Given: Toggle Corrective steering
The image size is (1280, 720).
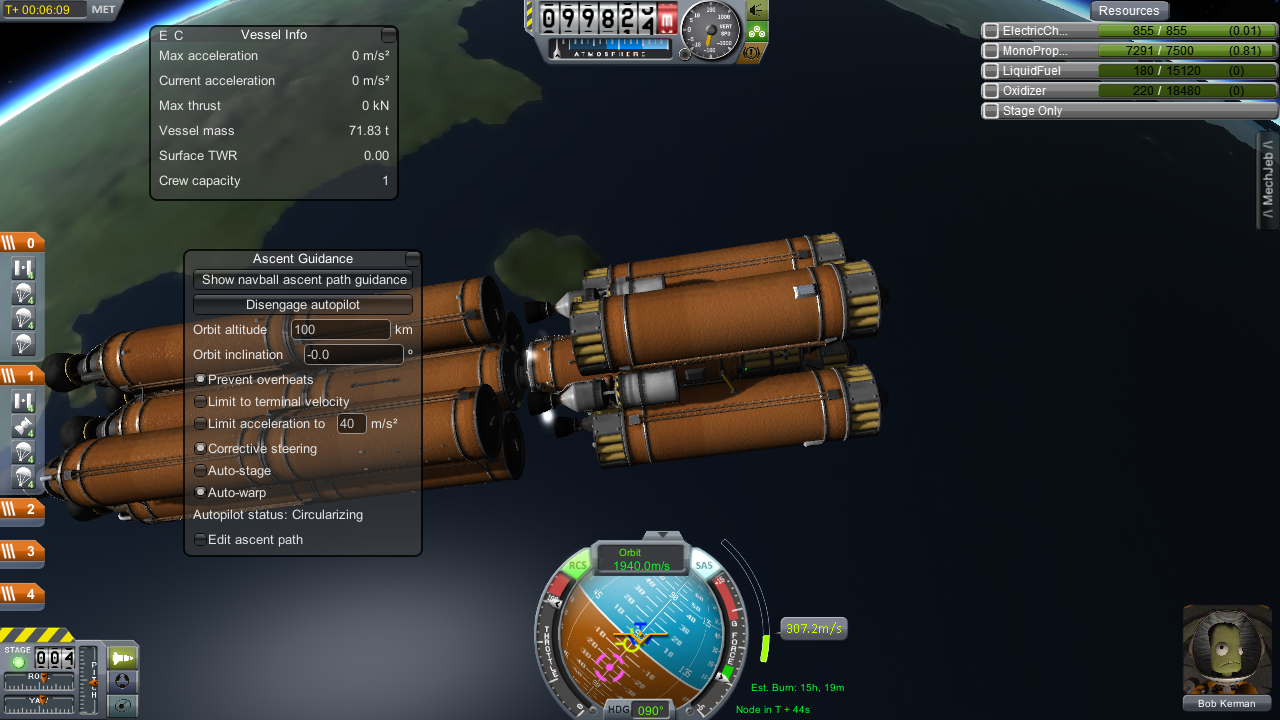Looking at the screenshot, I should [x=200, y=449].
